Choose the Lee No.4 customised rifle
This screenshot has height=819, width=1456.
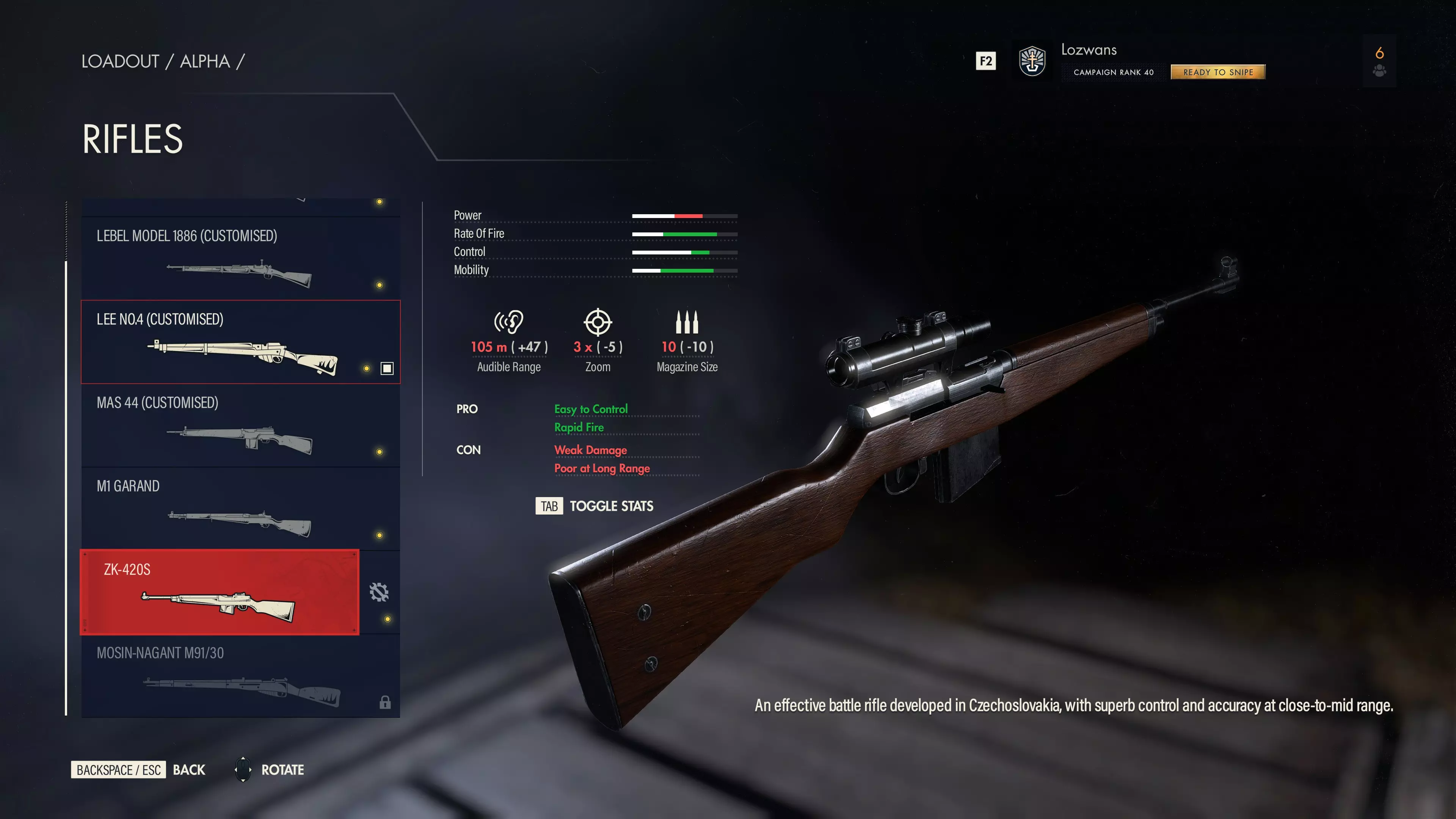(x=240, y=342)
